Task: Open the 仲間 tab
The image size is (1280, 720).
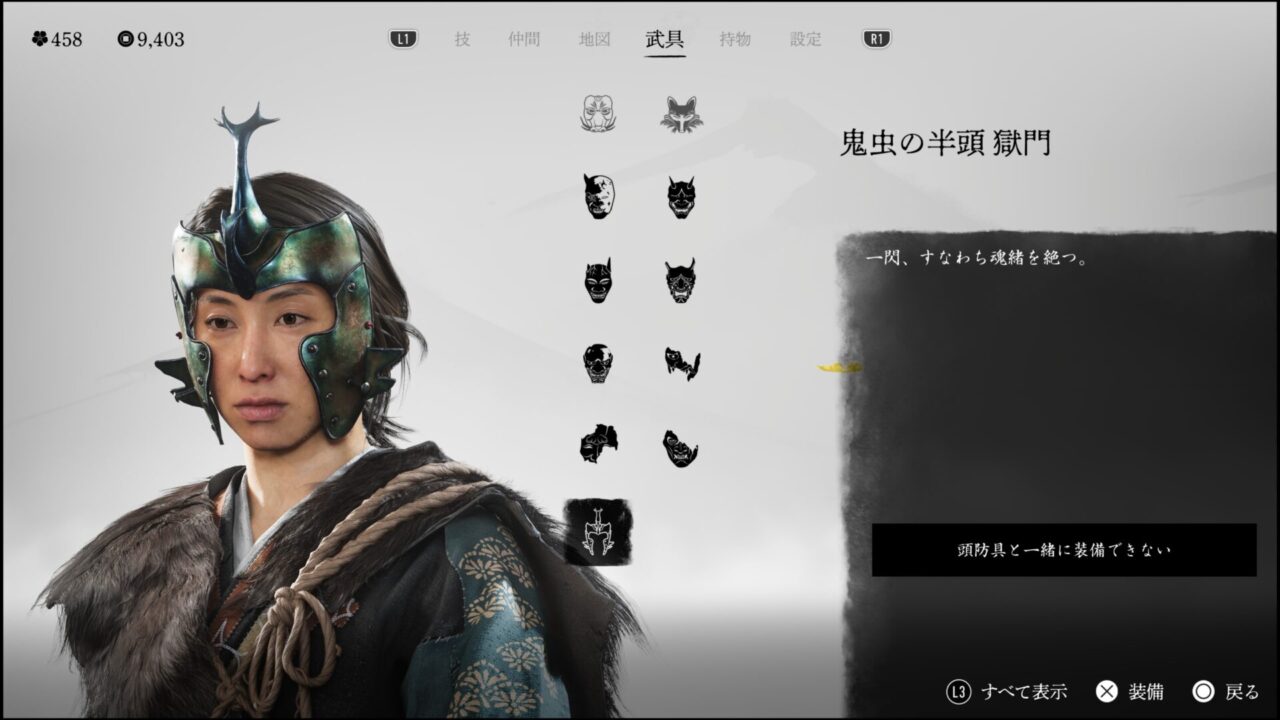Action: coord(524,40)
